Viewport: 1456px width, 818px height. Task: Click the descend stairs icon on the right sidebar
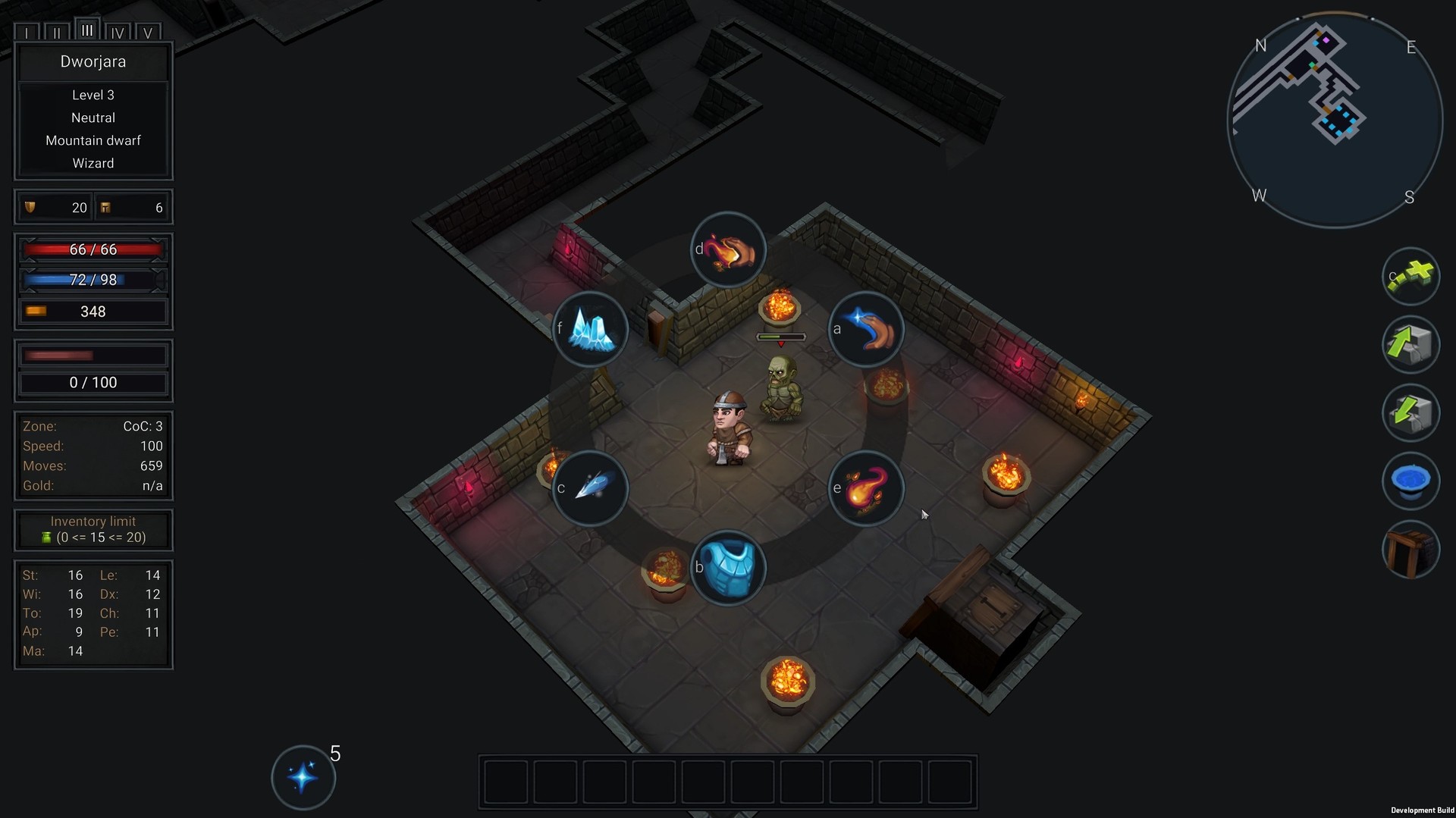coord(1410,413)
